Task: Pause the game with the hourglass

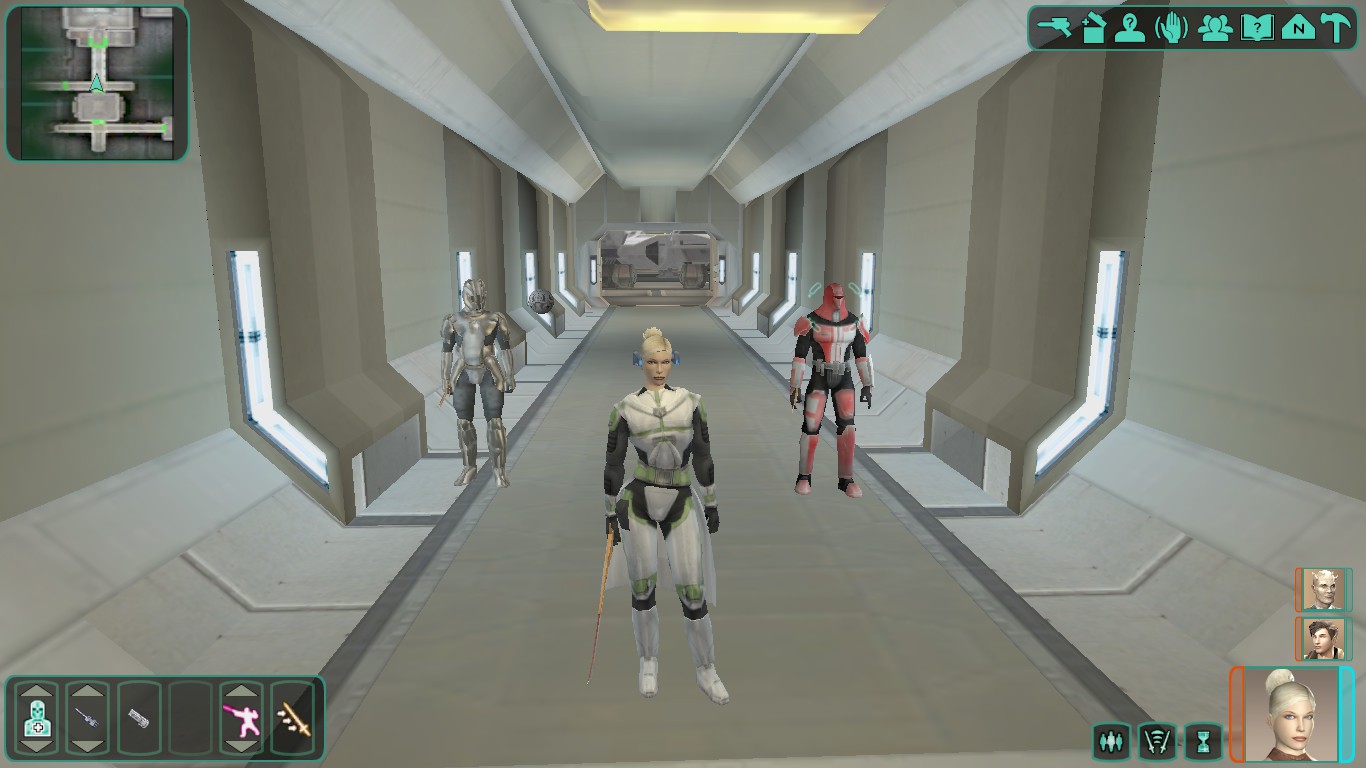Action: click(x=1203, y=741)
